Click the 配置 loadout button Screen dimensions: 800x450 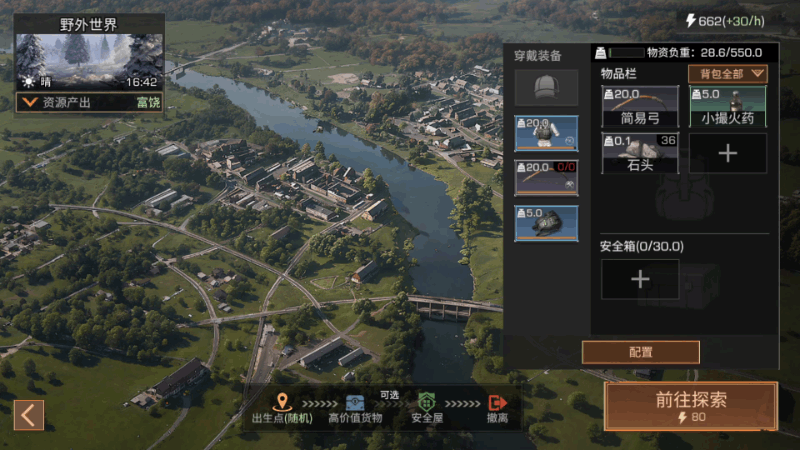(x=640, y=352)
